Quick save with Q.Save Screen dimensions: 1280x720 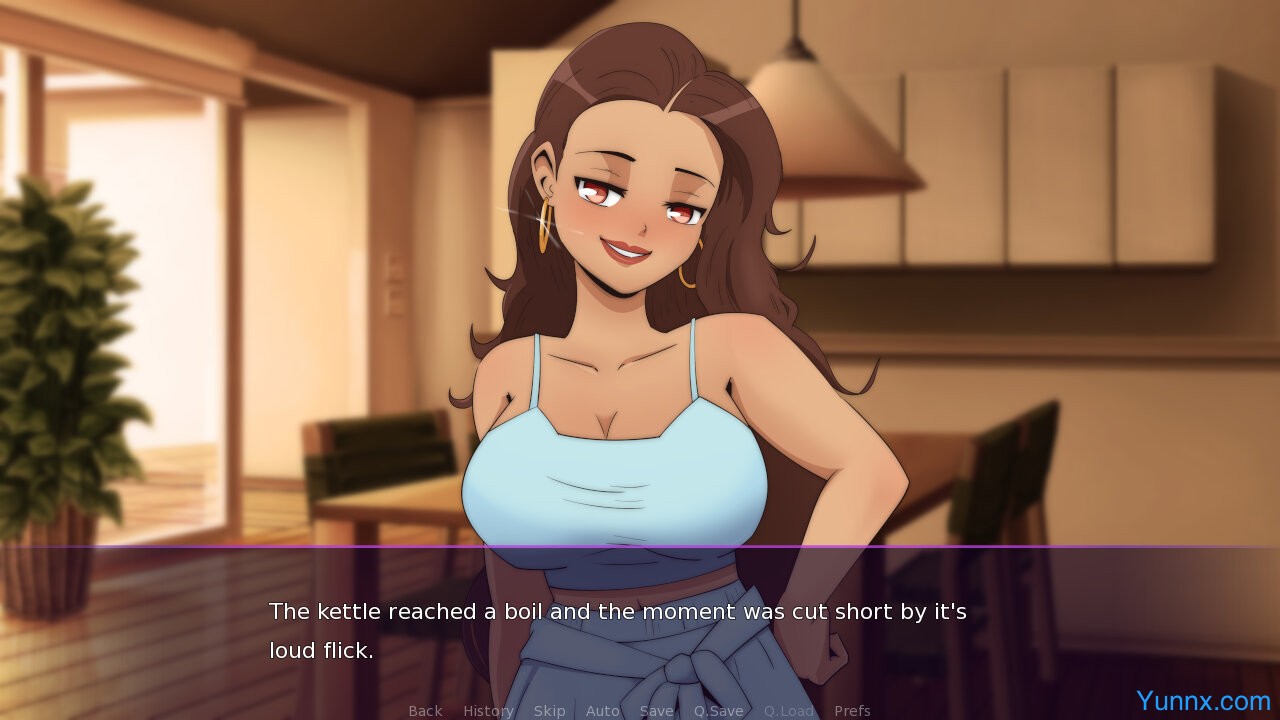(718, 711)
